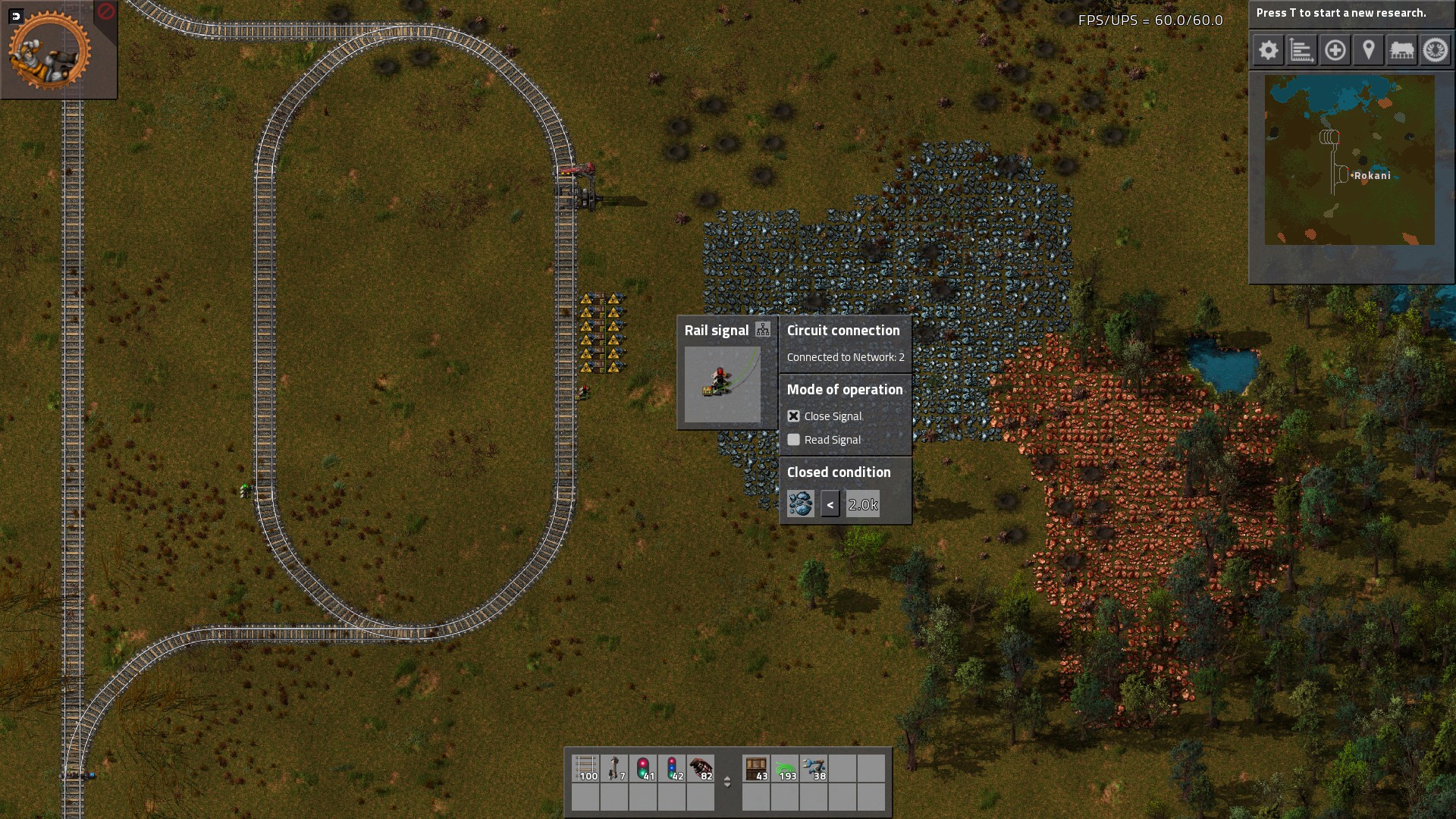Choose the rail chain signal slot
The image size is (1456, 819).
pyautogui.click(x=673, y=768)
